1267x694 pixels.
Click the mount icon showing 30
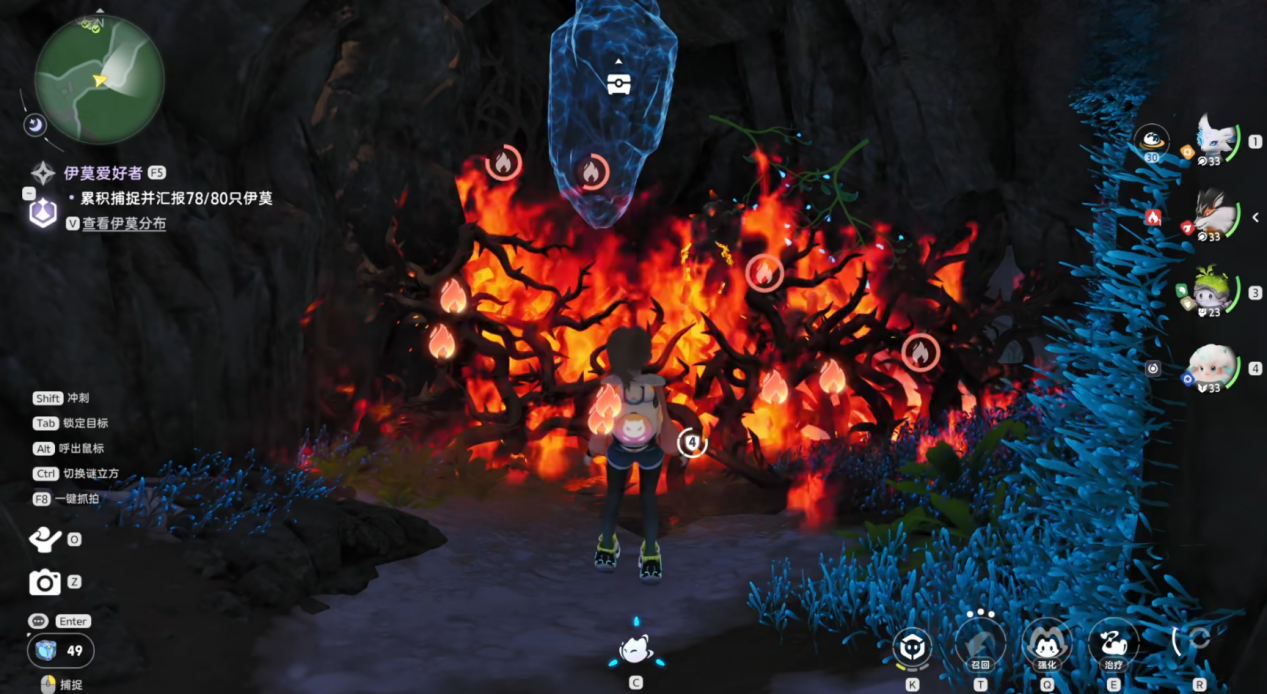(x=1152, y=141)
